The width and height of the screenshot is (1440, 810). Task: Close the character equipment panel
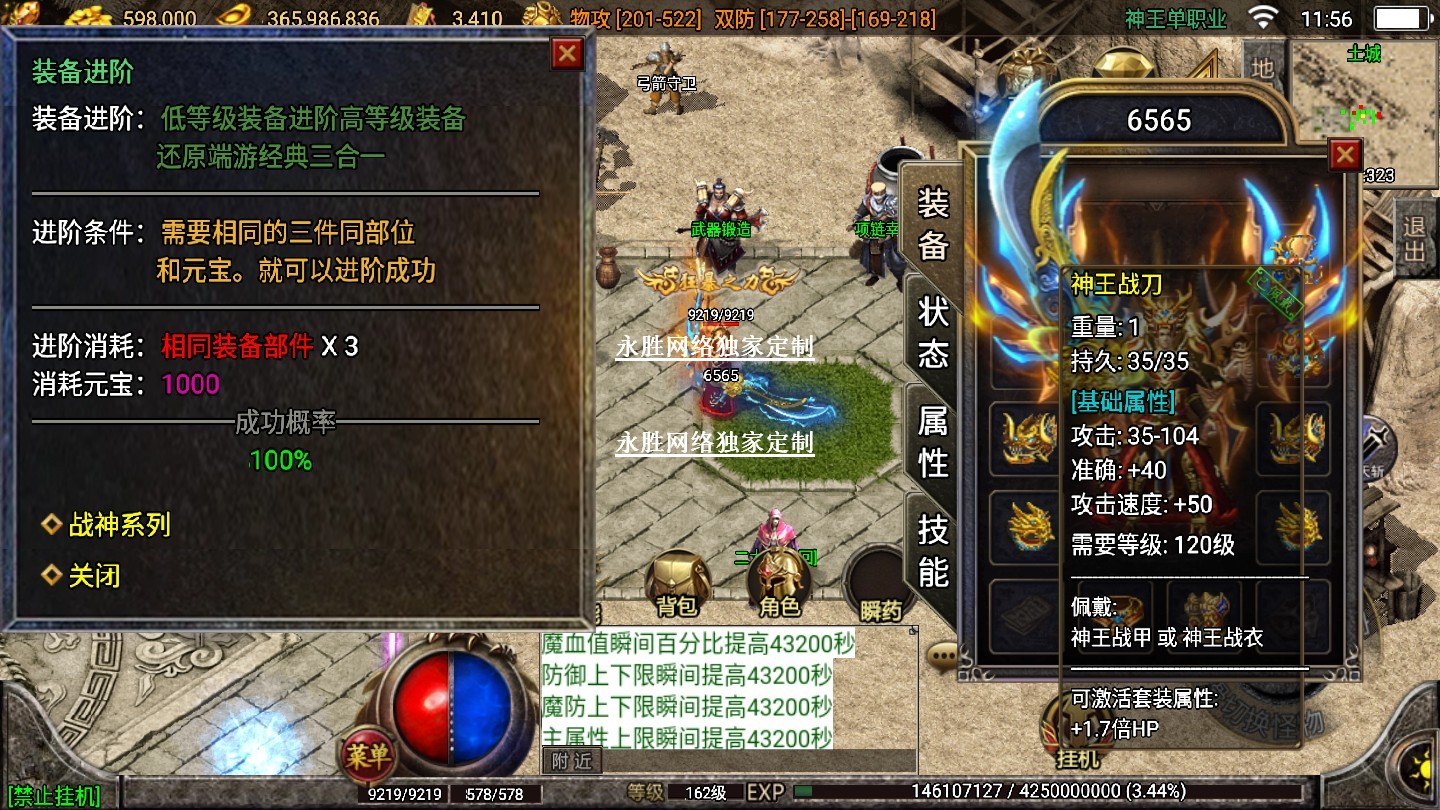[1345, 155]
